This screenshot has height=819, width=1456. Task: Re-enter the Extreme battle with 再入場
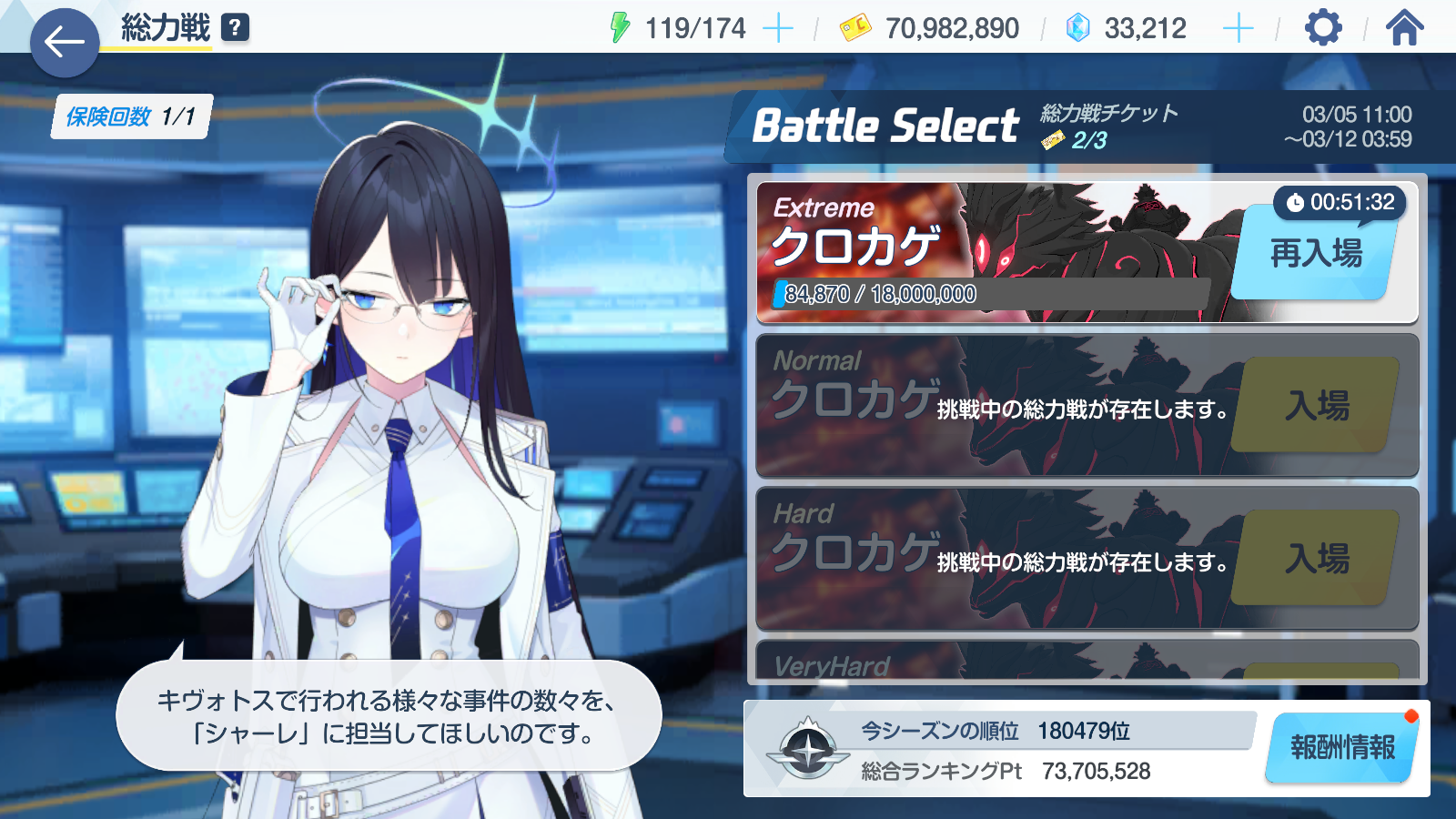click(1315, 254)
